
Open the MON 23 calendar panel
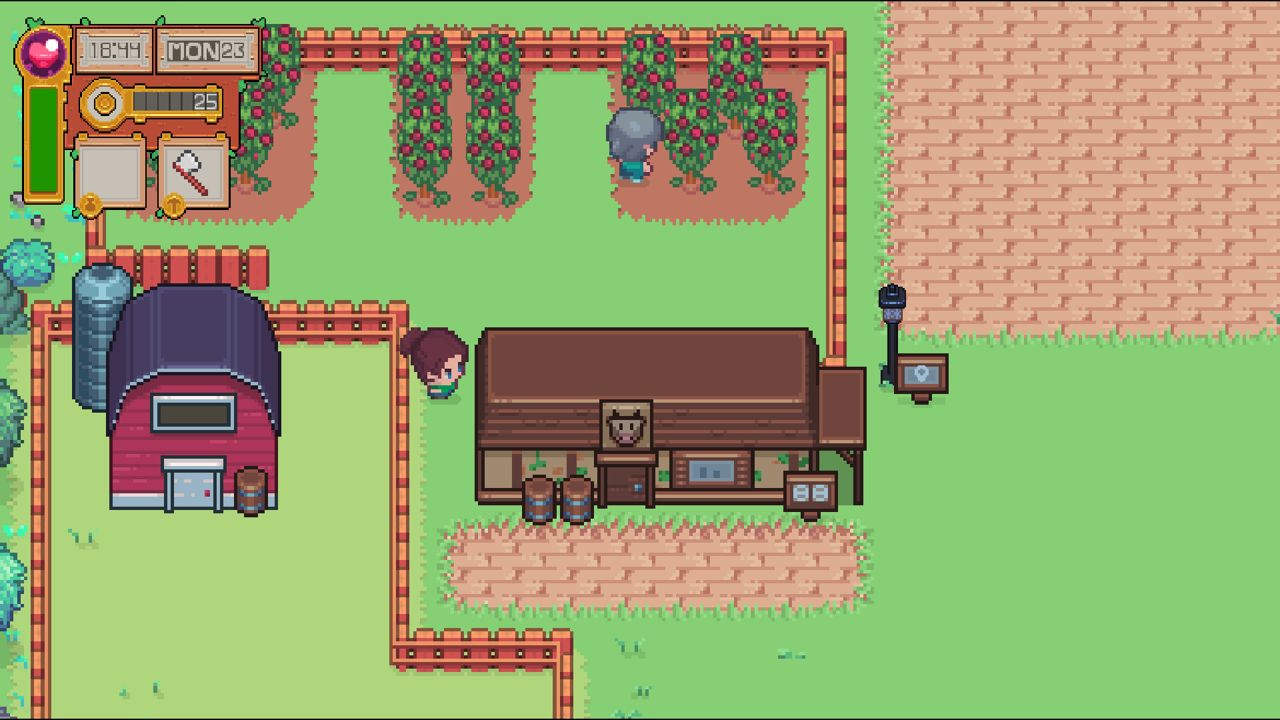[x=210, y=49]
